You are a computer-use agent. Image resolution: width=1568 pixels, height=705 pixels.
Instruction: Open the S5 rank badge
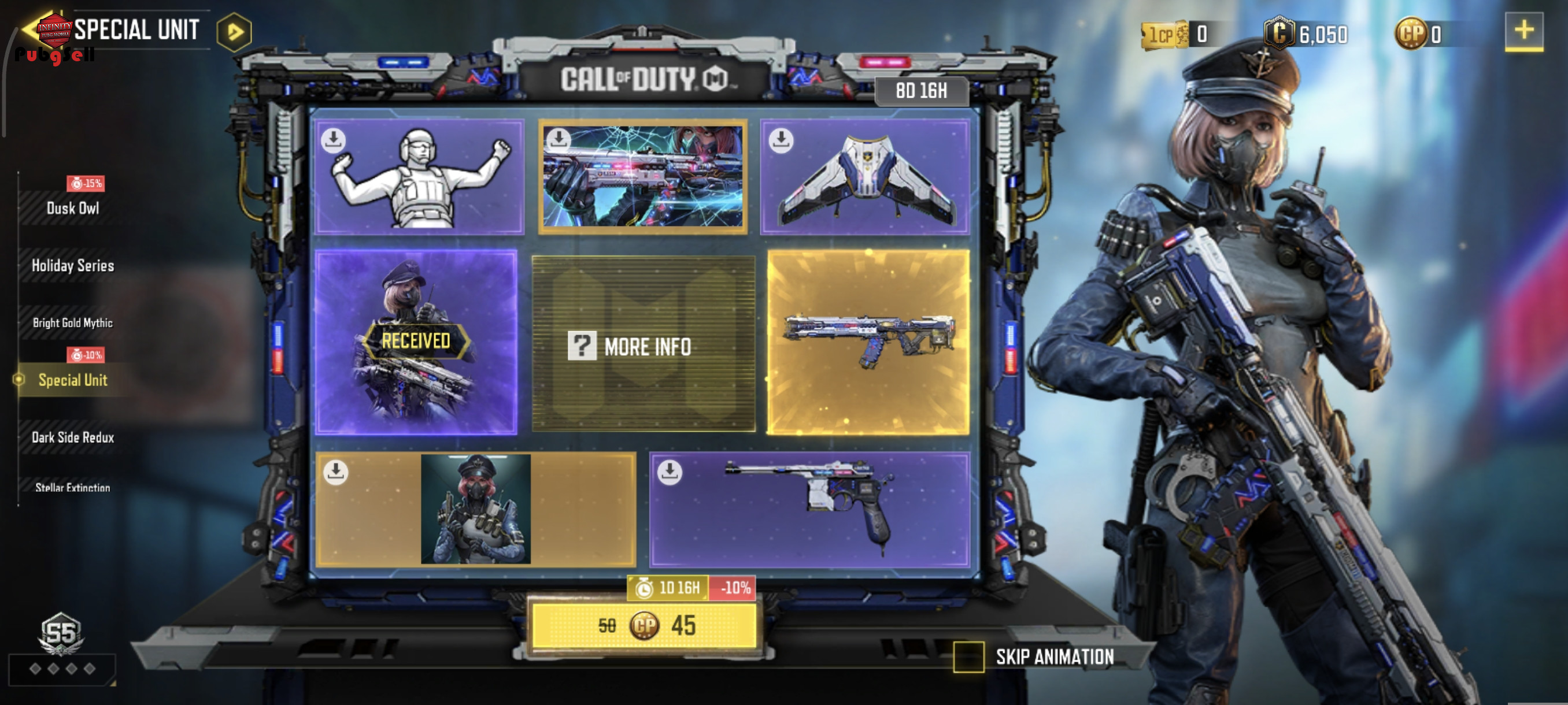click(x=61, y=634)
